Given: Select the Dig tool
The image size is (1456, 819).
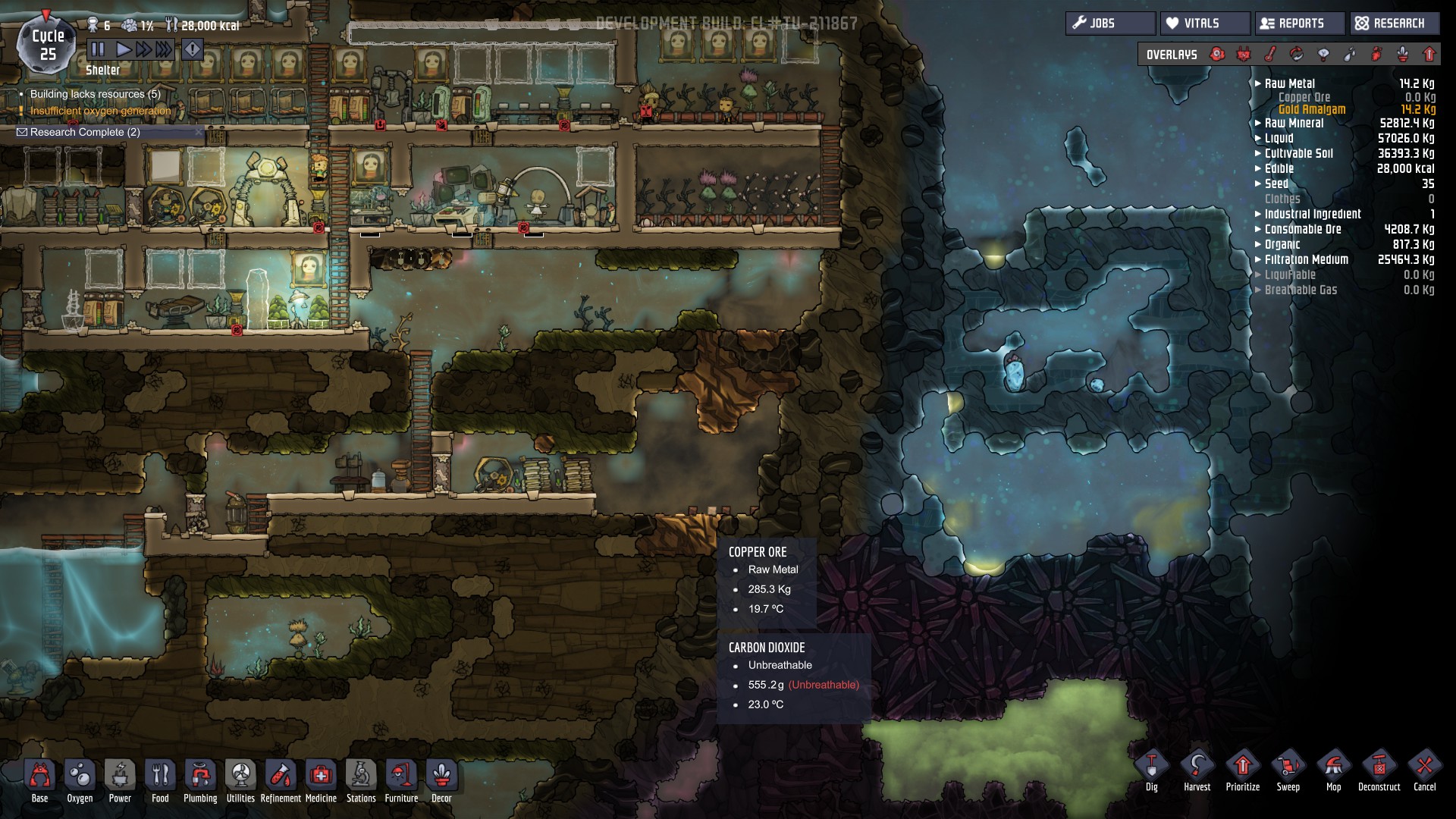Looking at the screenshot, I should point(1151,770).
